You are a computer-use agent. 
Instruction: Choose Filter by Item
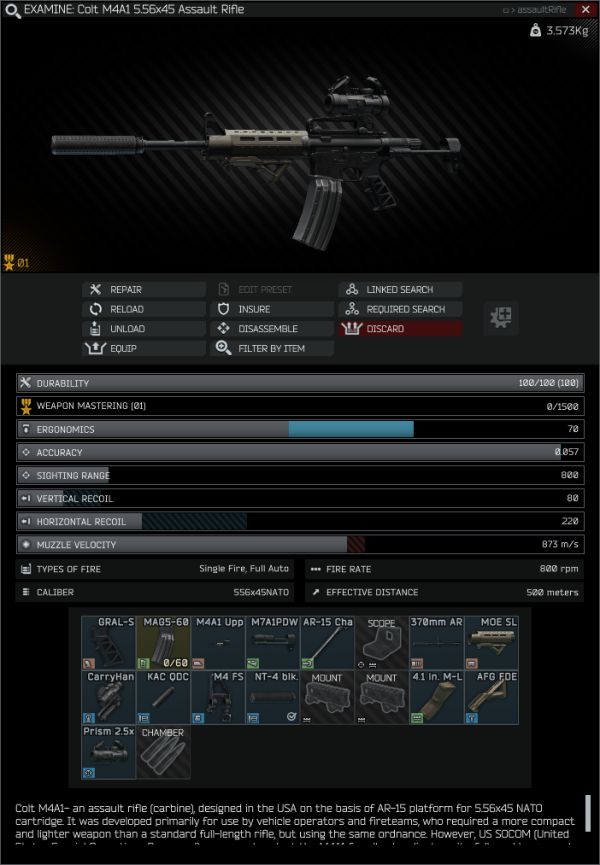pos(273,348)
